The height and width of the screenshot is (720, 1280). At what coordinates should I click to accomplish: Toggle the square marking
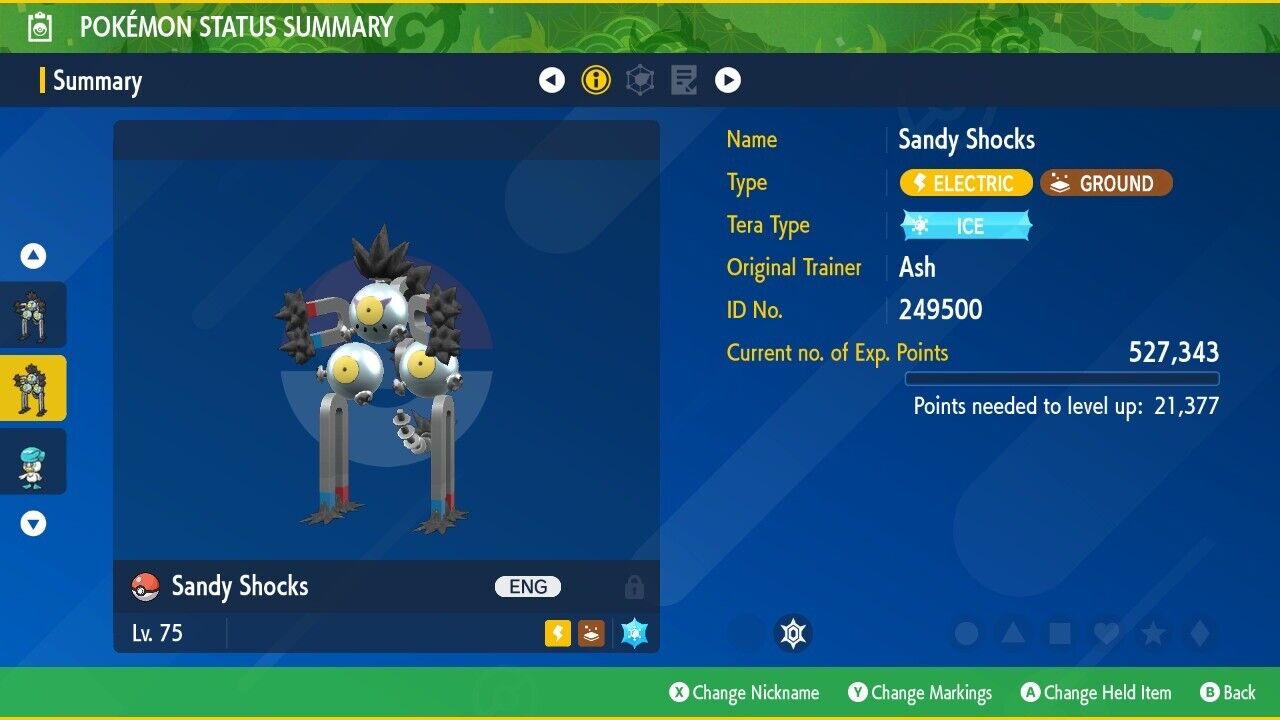(x=1059, y=633)
